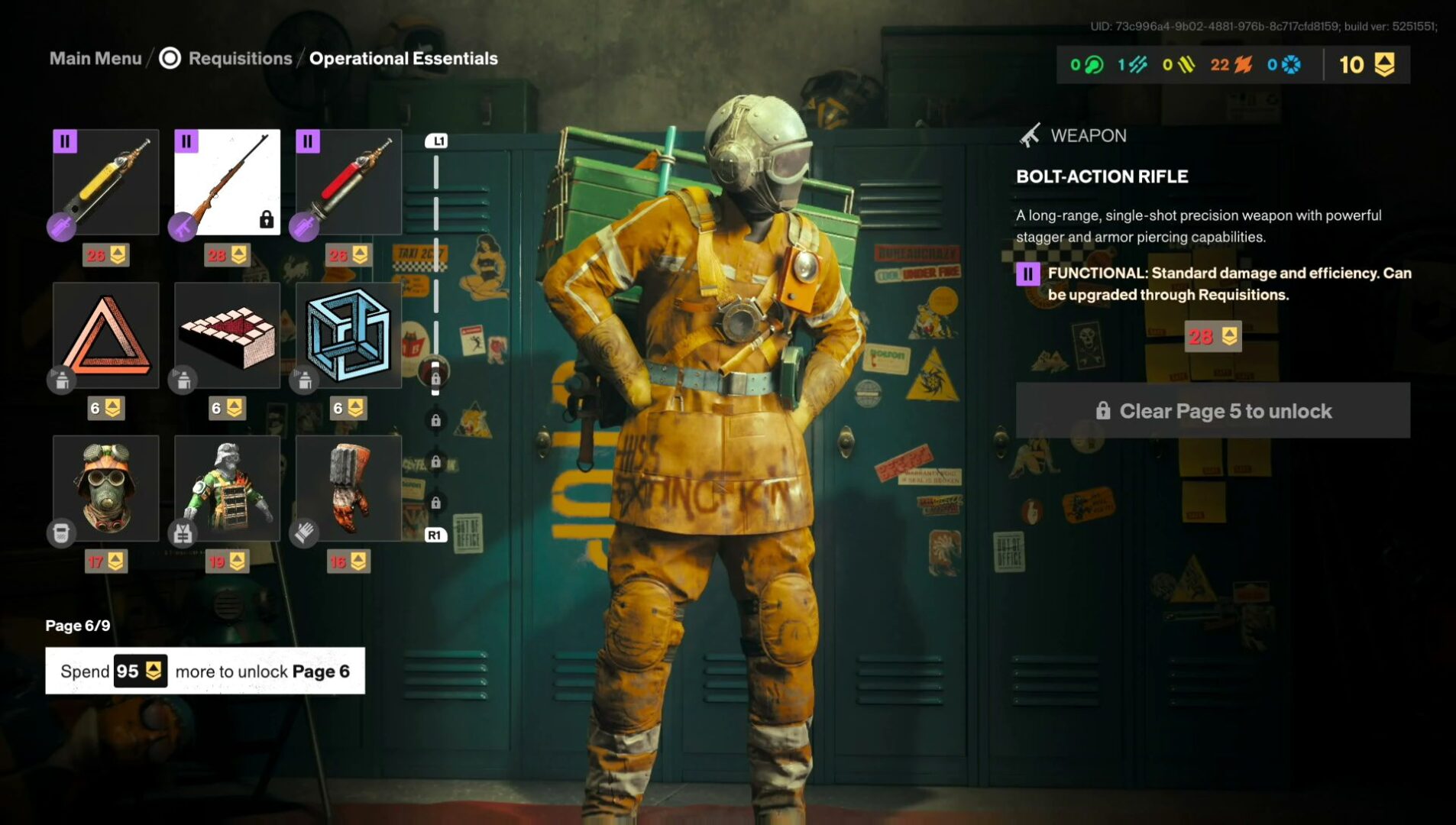Select the red syringe weapon tile
Screen dimensions: 1456x825
point(349,182)
